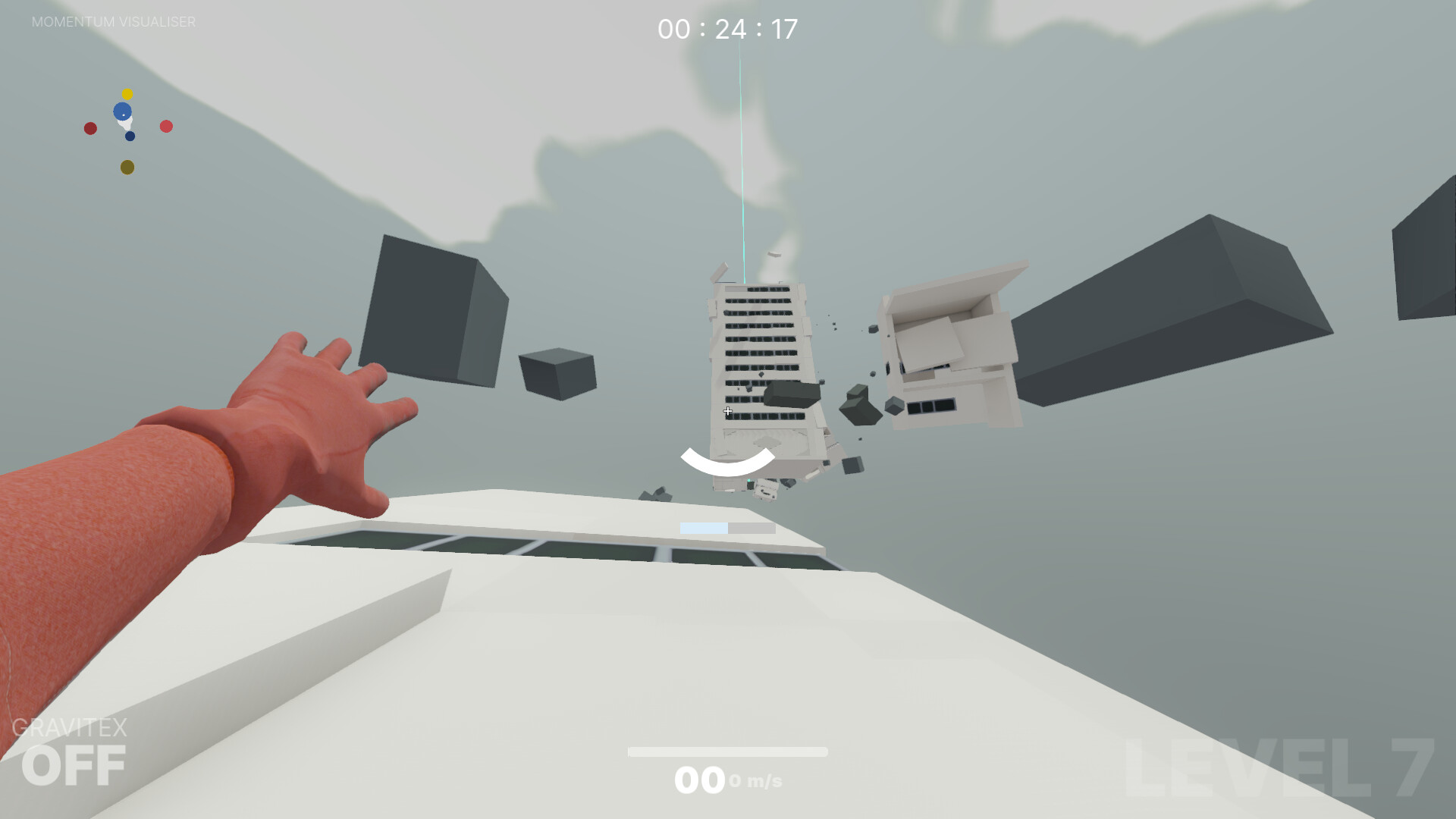The height and width of the screenshot is (819, 1456).
Task: Click the navy momentum dot below the blue orb
Action: point(130,136)
